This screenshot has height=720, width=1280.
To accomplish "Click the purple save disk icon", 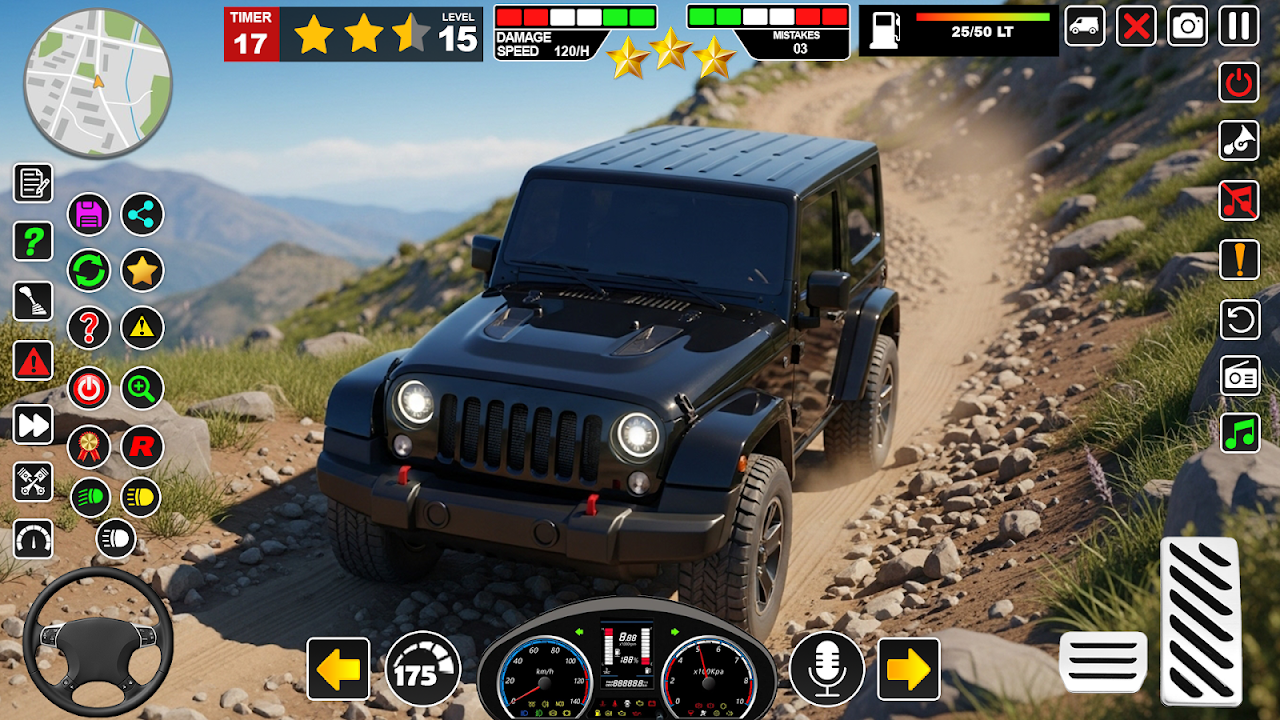I will click(x=89, y=214).
